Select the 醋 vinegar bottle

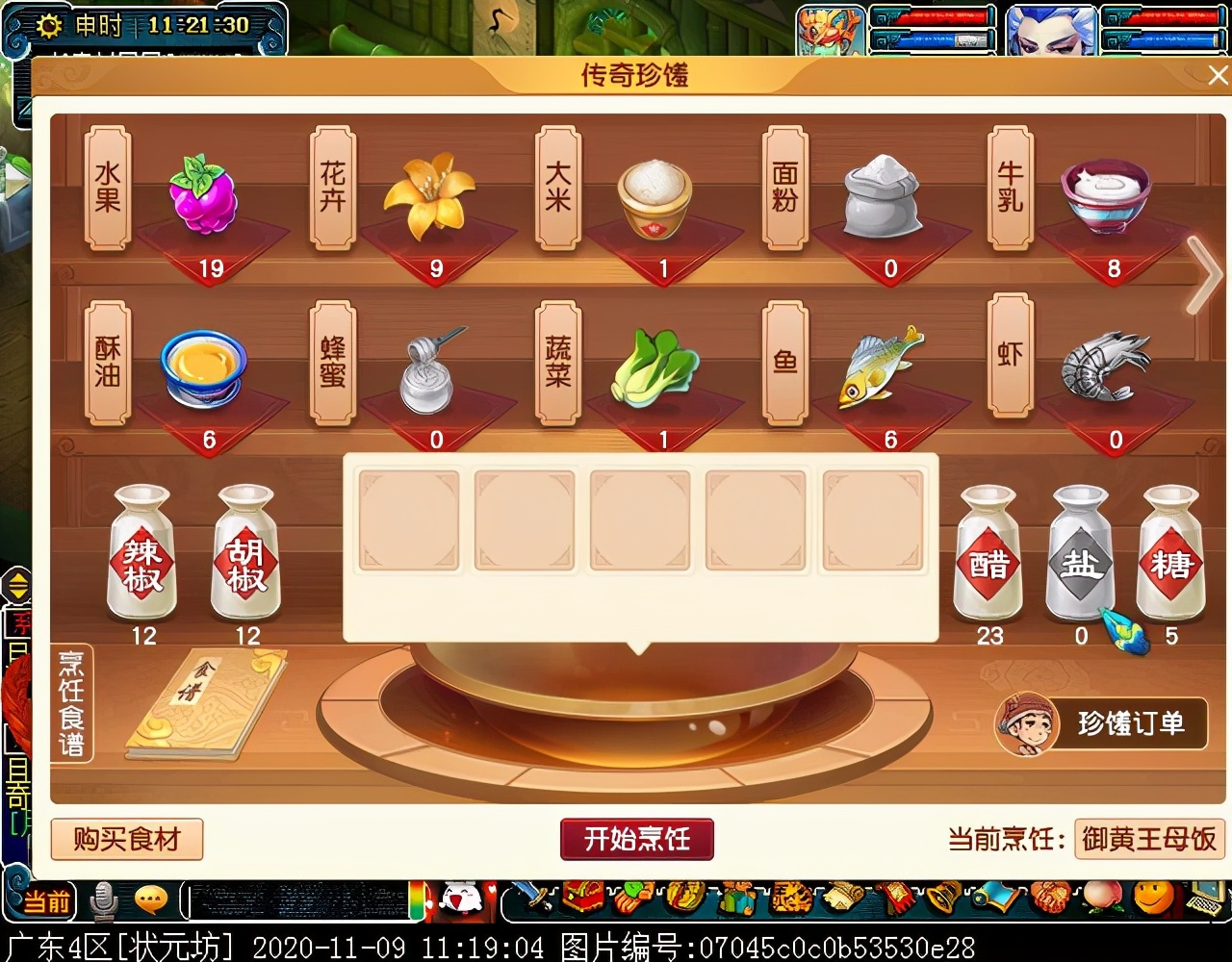click(x=988, y=555)
